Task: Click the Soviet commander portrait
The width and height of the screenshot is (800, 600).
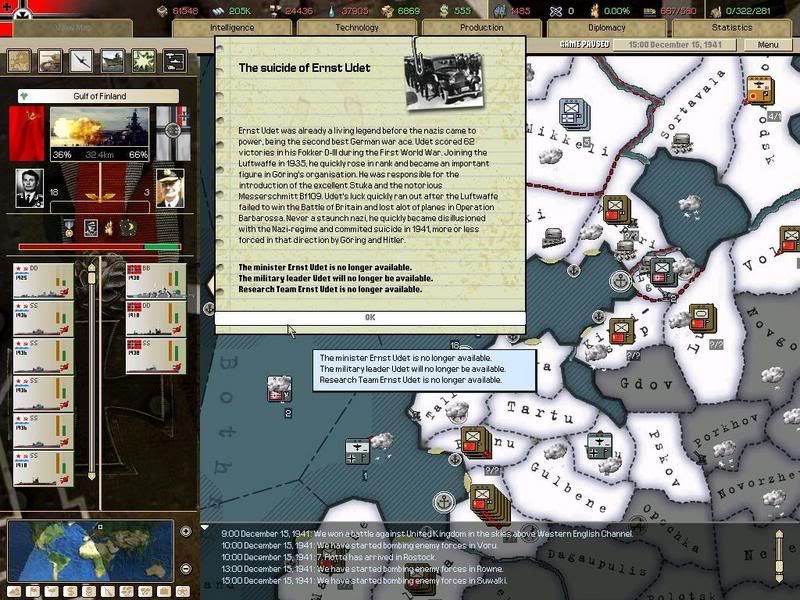Action: pyautogui.click(x=30, y=187)
